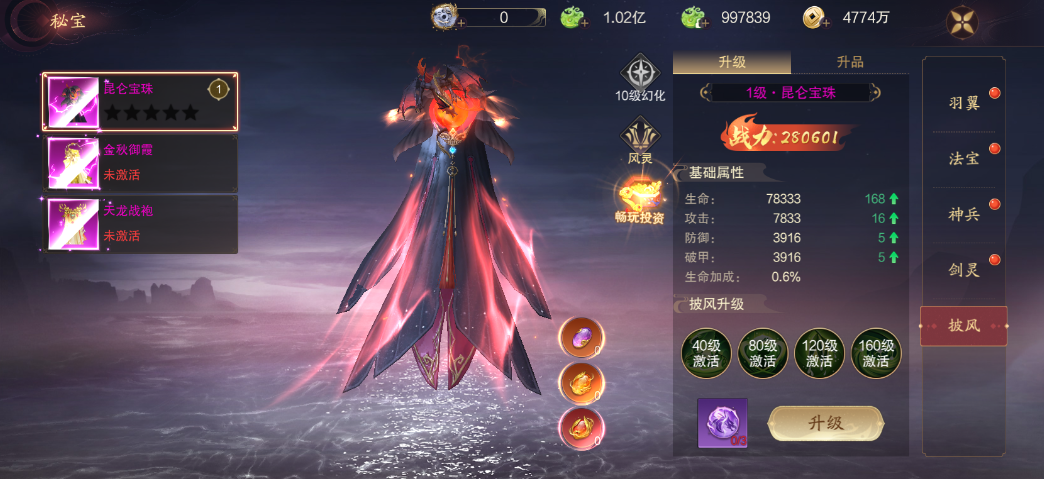
Task: Select the purple orb upgrade material slot
Action: coord(722,423)
